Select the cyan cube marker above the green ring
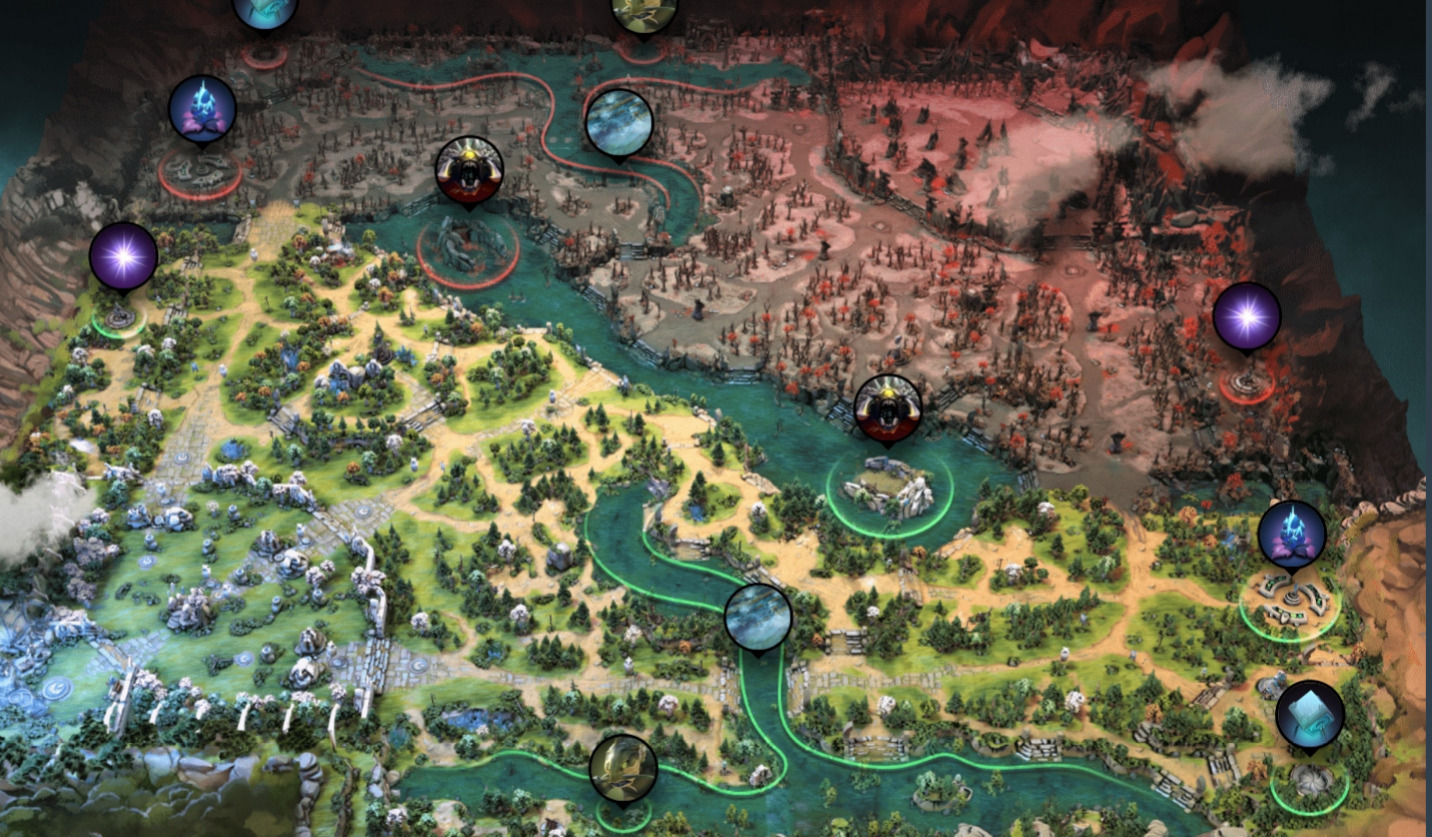 tap(1309, 715)
